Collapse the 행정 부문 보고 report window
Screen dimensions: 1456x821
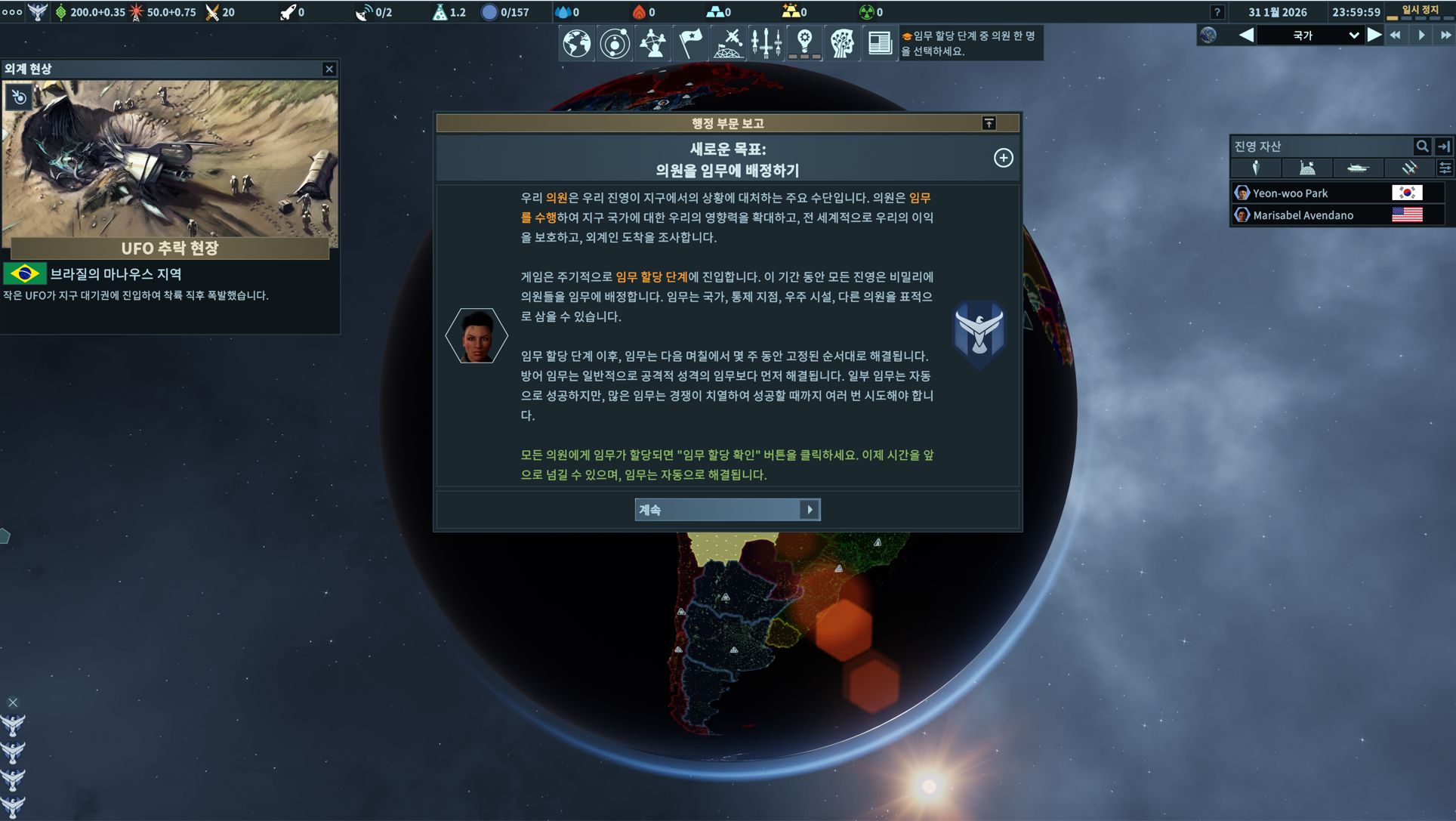[989, 123]
